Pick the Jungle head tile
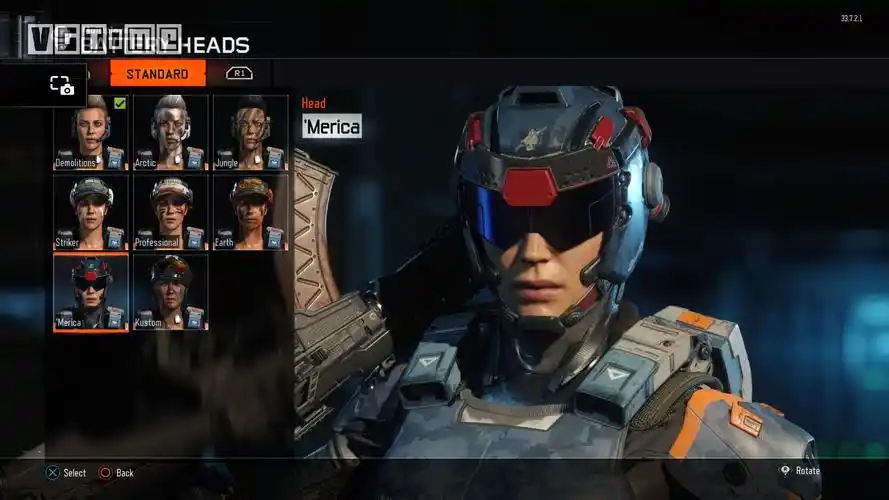Image resolution: width=889 pixels, height=500 pixels. click(250, 132)
